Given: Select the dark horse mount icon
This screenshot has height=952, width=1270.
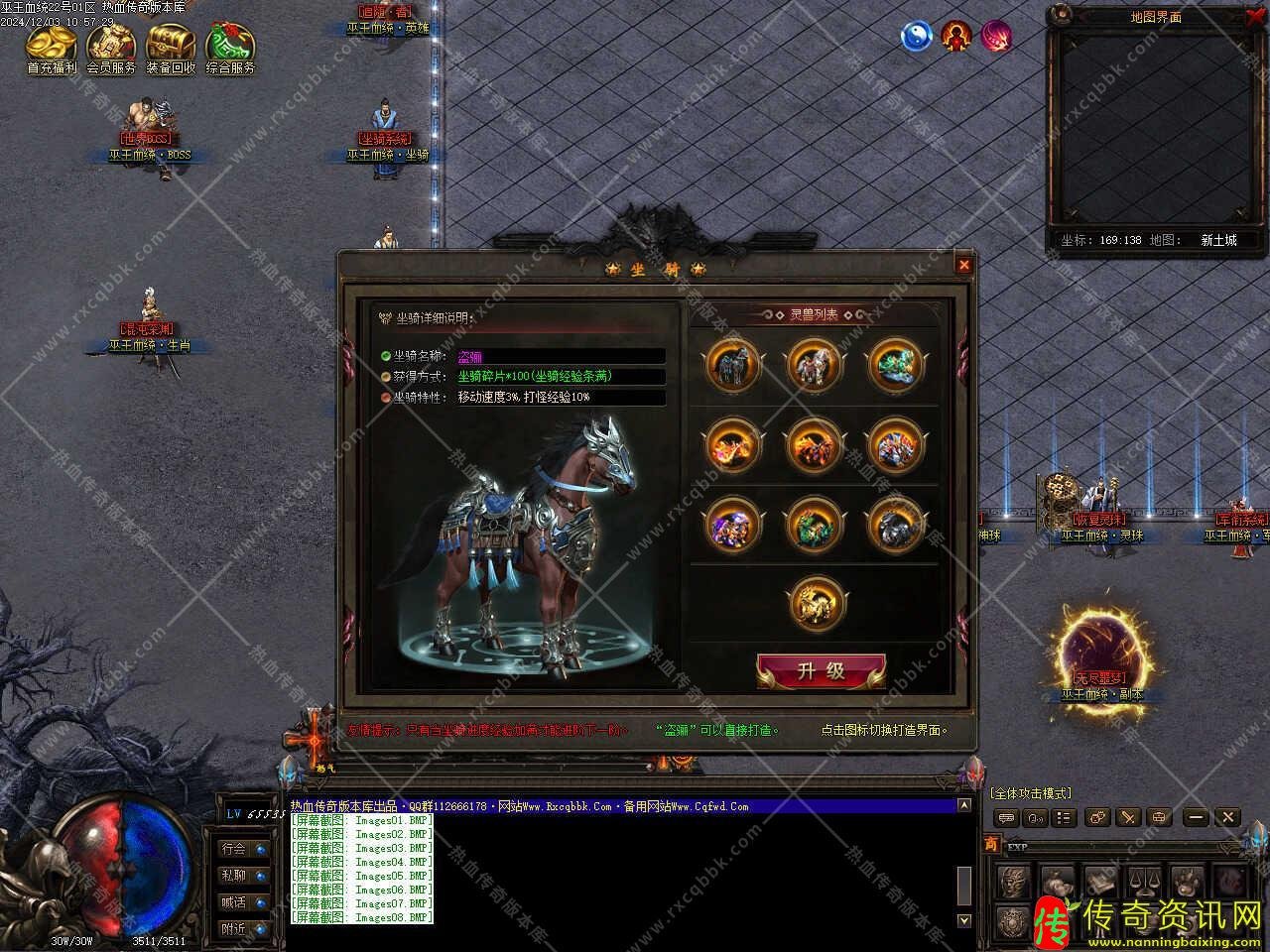Looking at the screenshot, I should click(x=733, y=365).
